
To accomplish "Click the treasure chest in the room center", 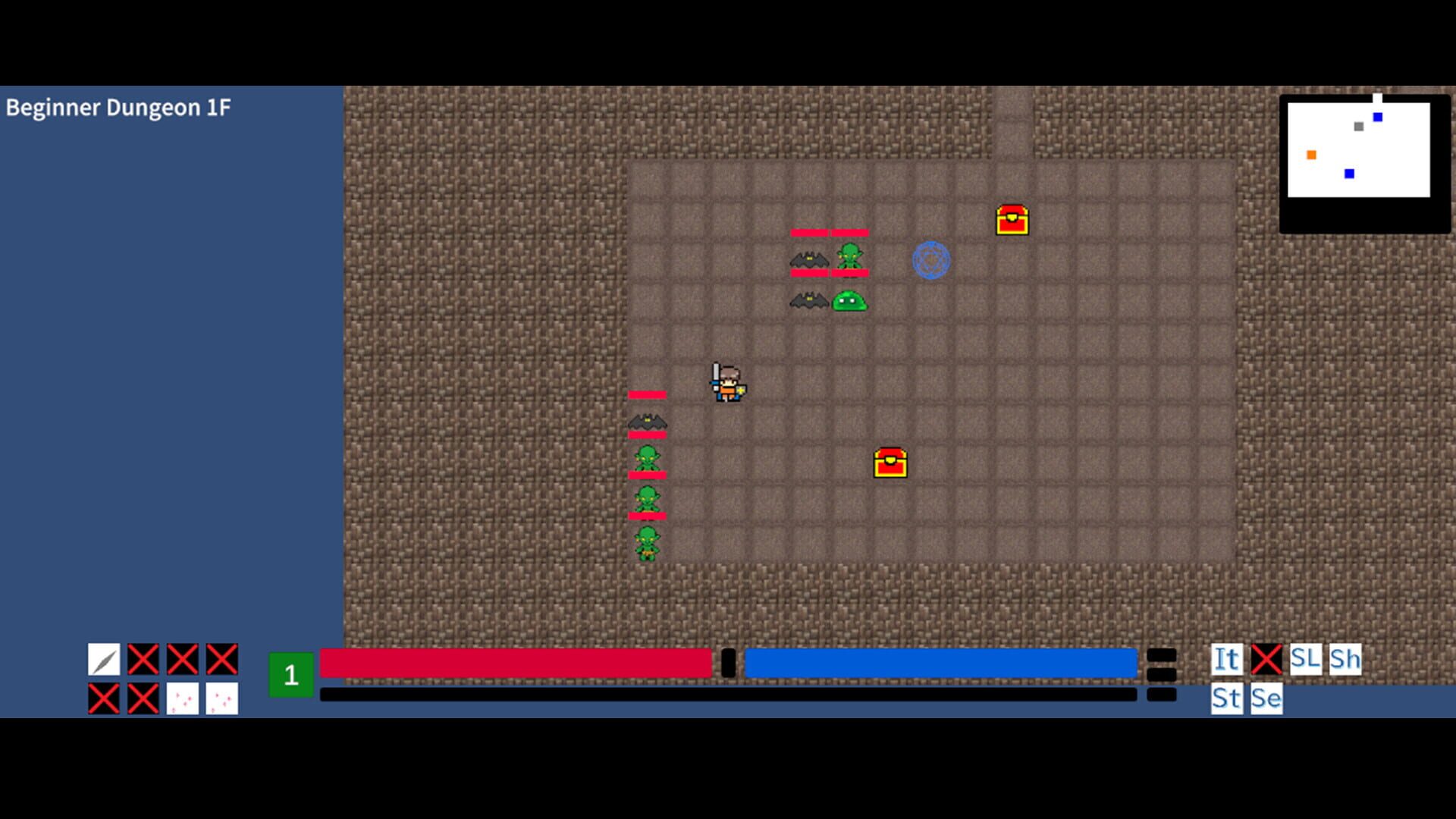I will click(889, 463).
